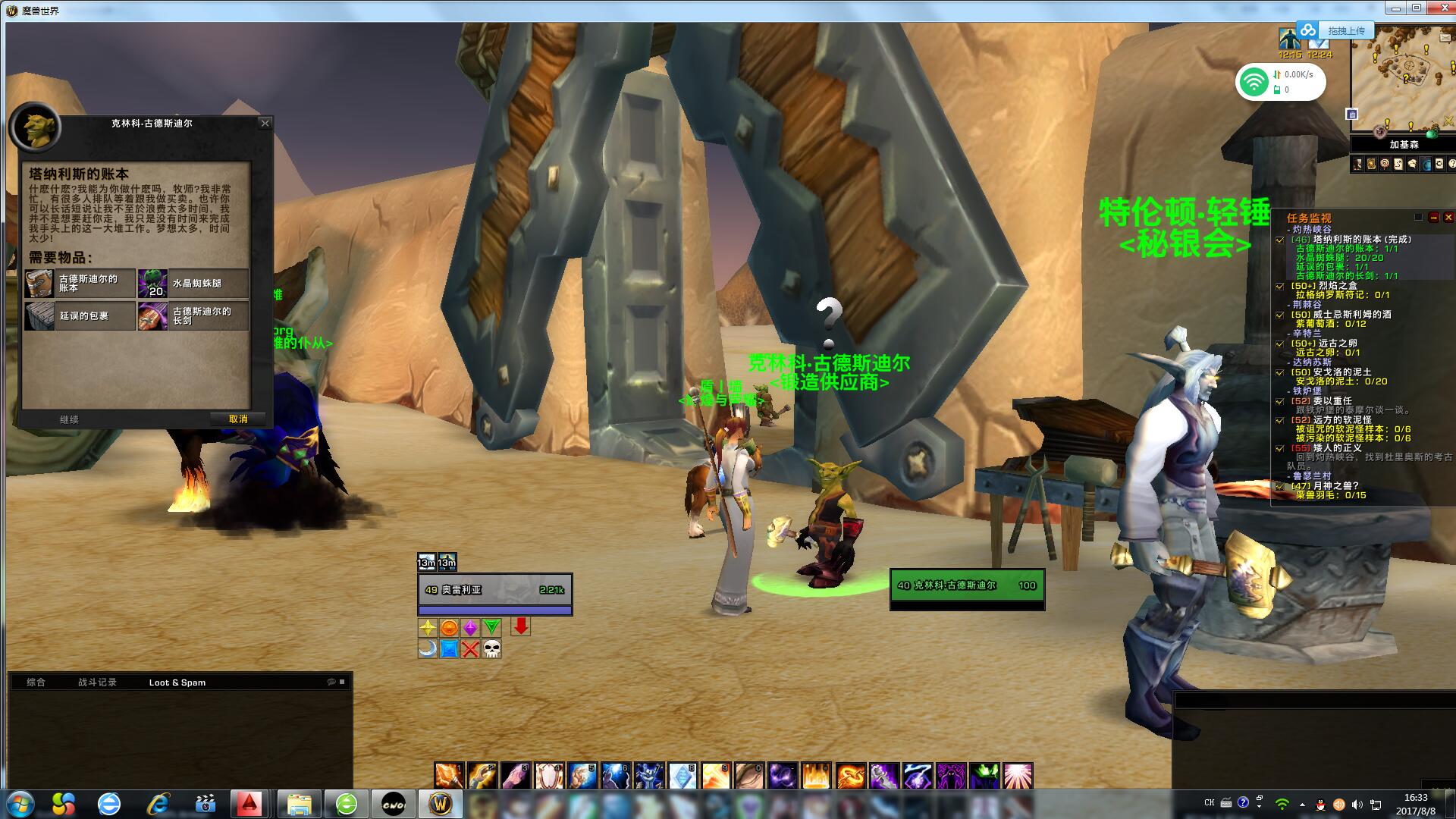Activate the white shield ability, slot 4

pos(549,776)
